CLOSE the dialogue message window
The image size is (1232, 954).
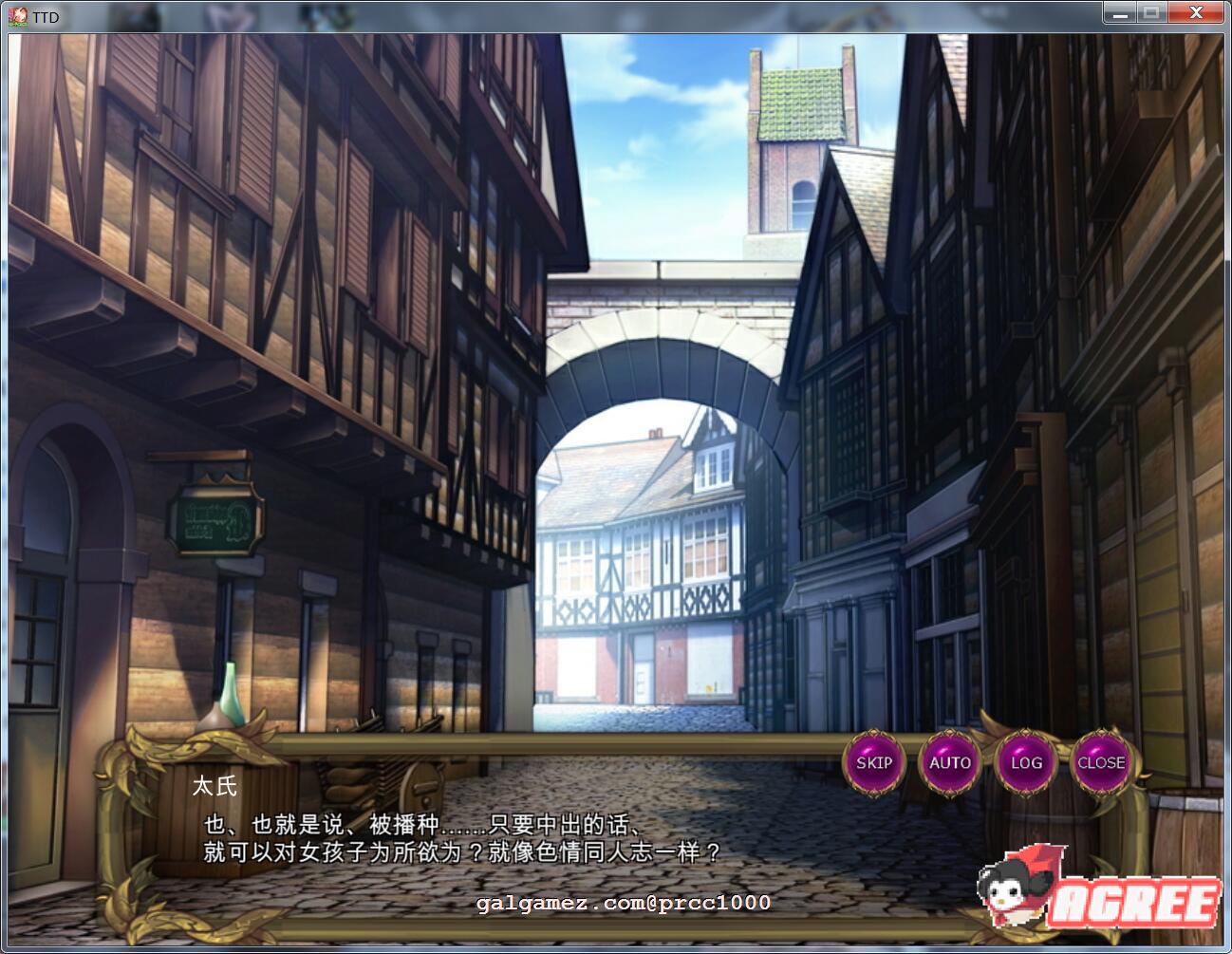point(1101,762)
